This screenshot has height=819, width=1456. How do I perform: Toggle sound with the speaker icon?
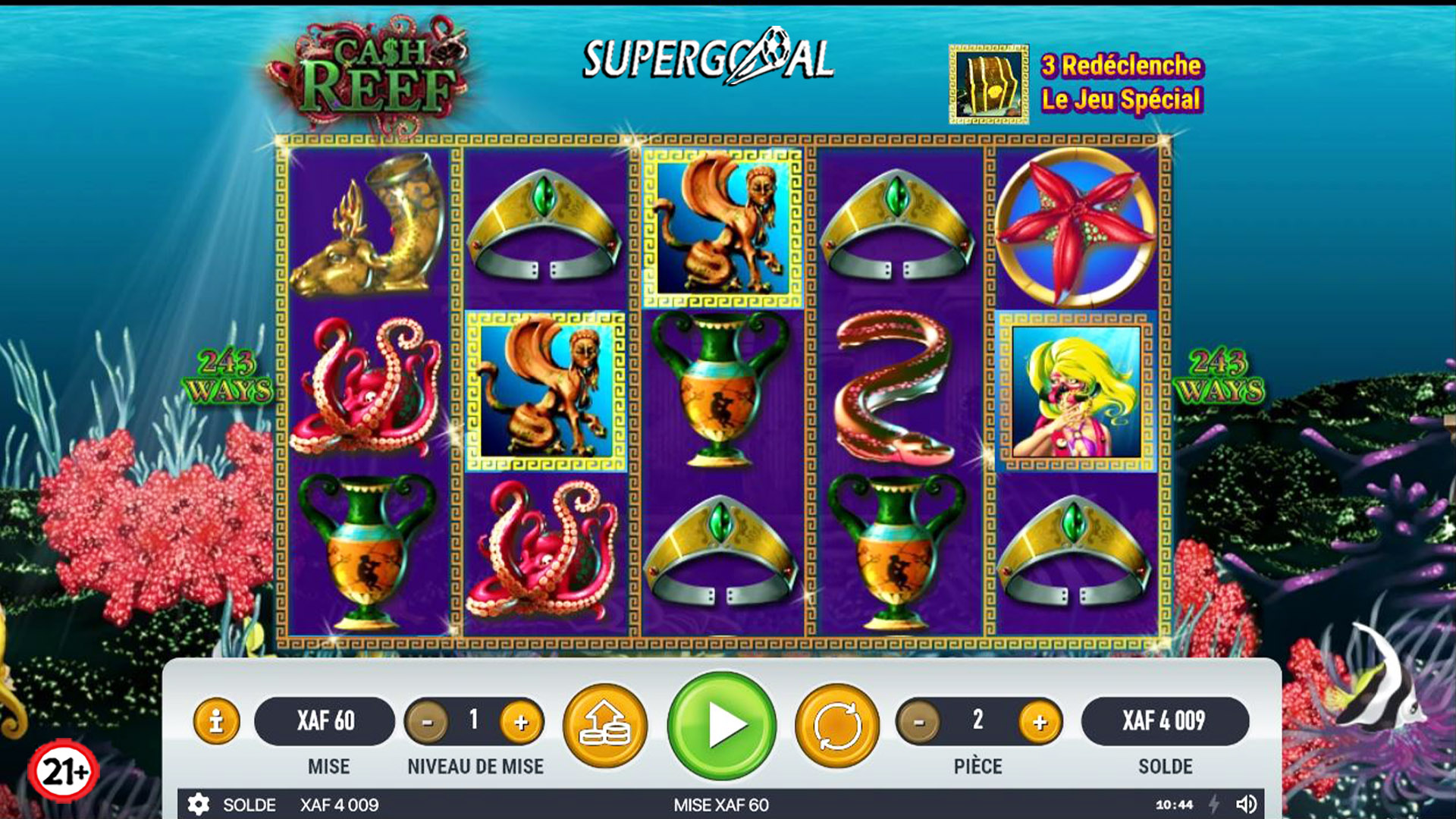(1246, 805)
